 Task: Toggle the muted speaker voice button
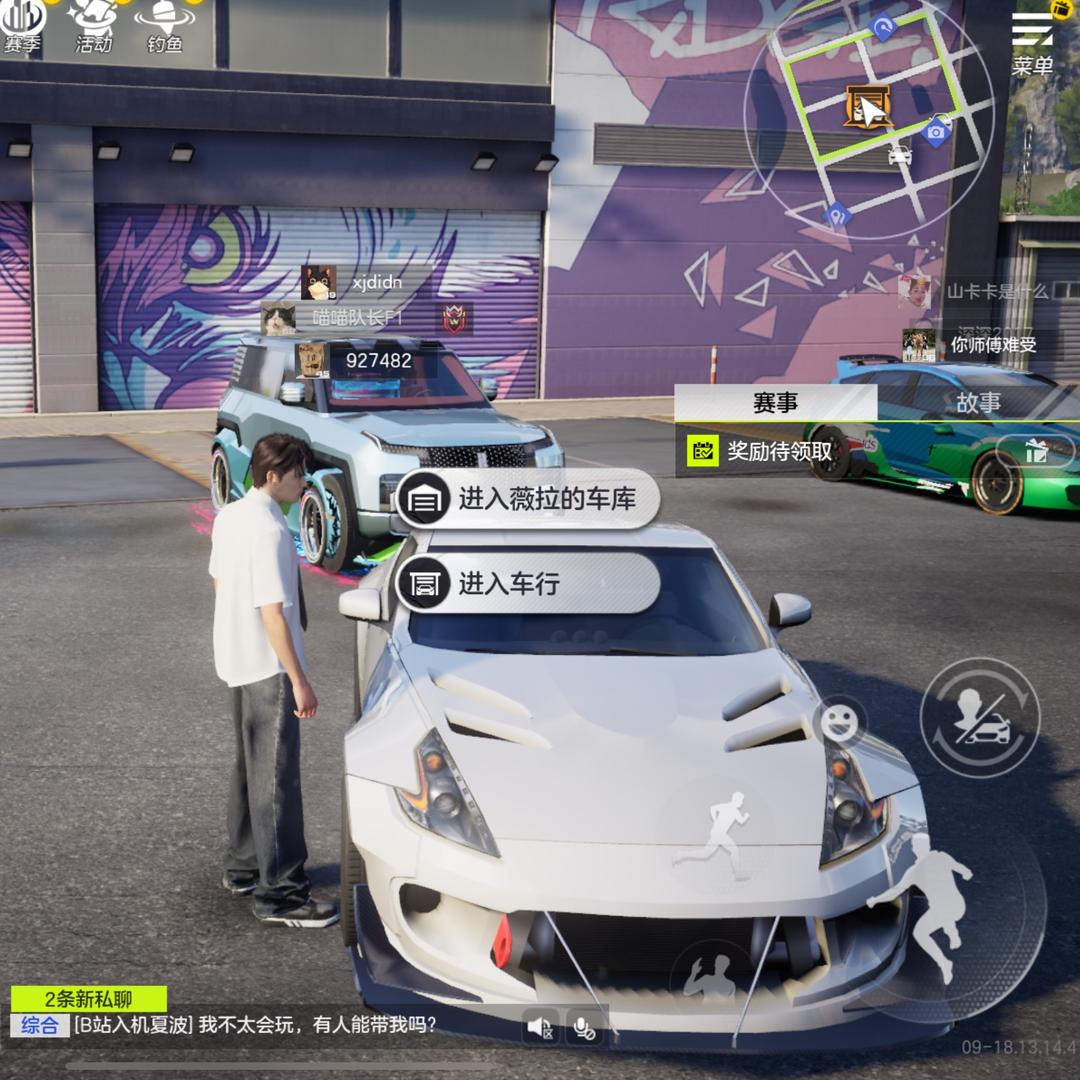click(x=541, y=1026)
